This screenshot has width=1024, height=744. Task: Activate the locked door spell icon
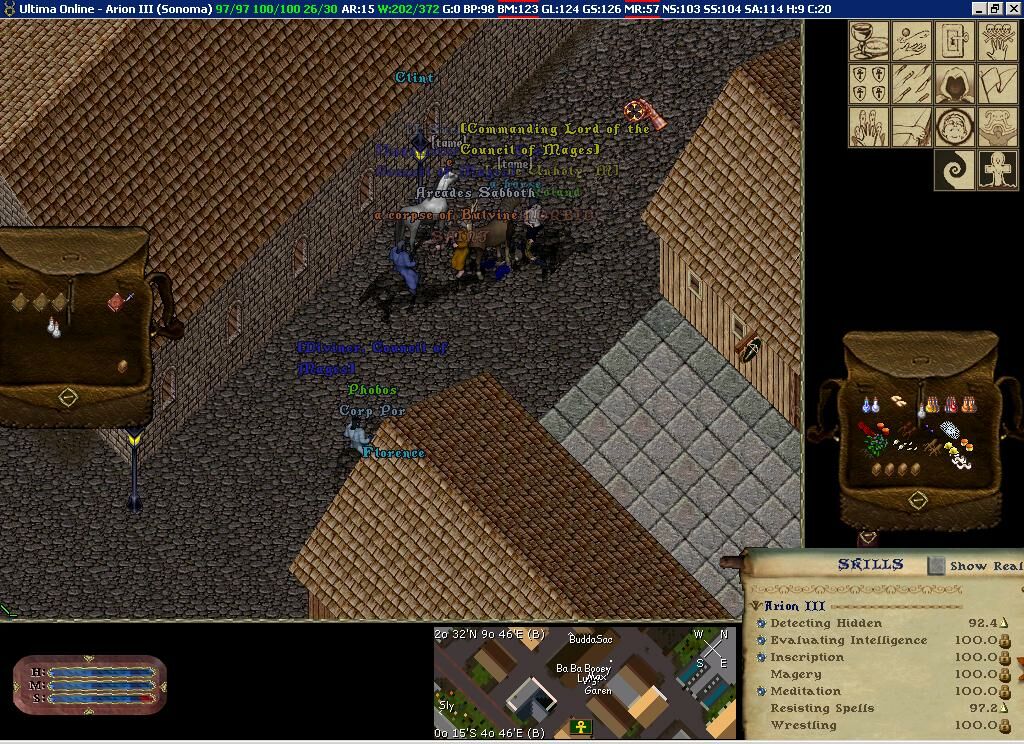point(955,41)
